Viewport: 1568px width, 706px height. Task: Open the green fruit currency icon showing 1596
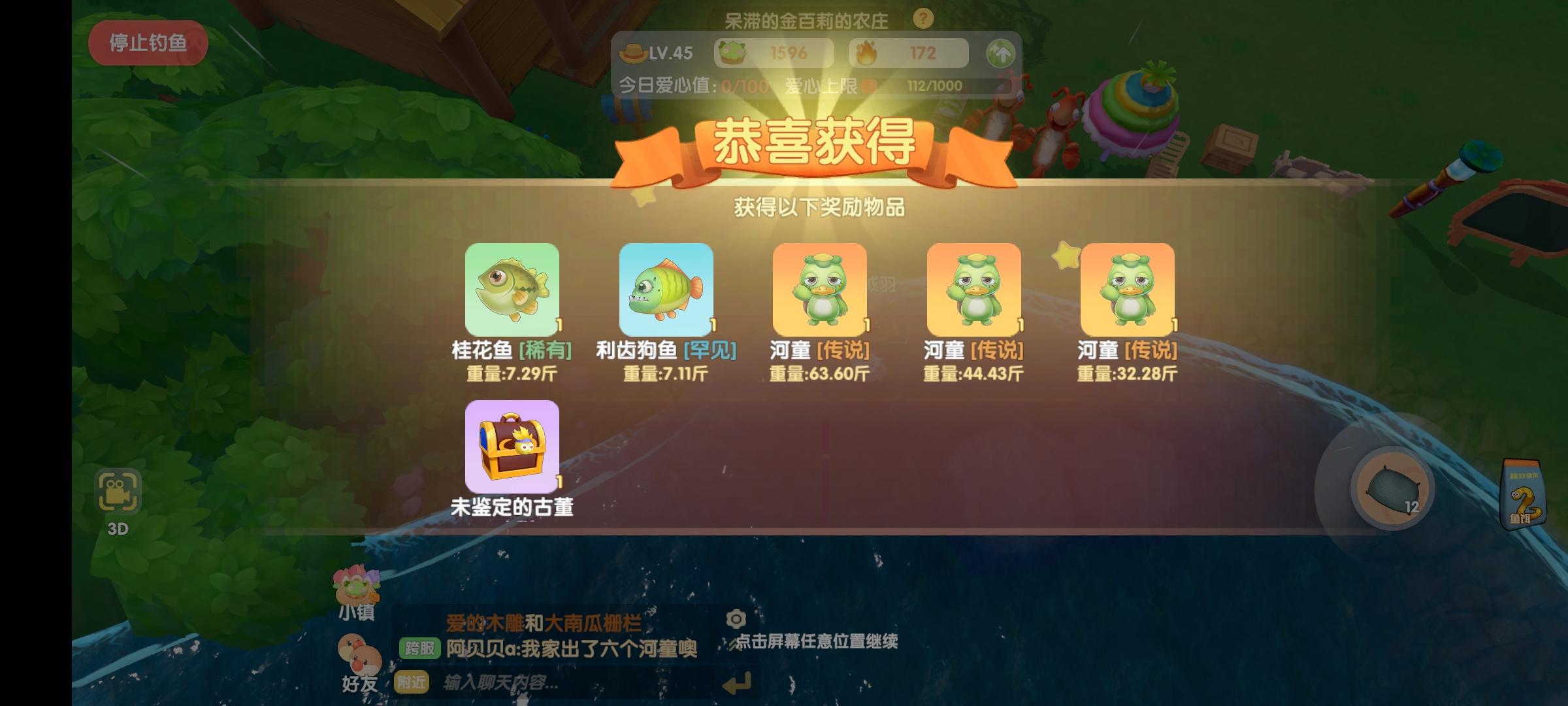[733, 52]
